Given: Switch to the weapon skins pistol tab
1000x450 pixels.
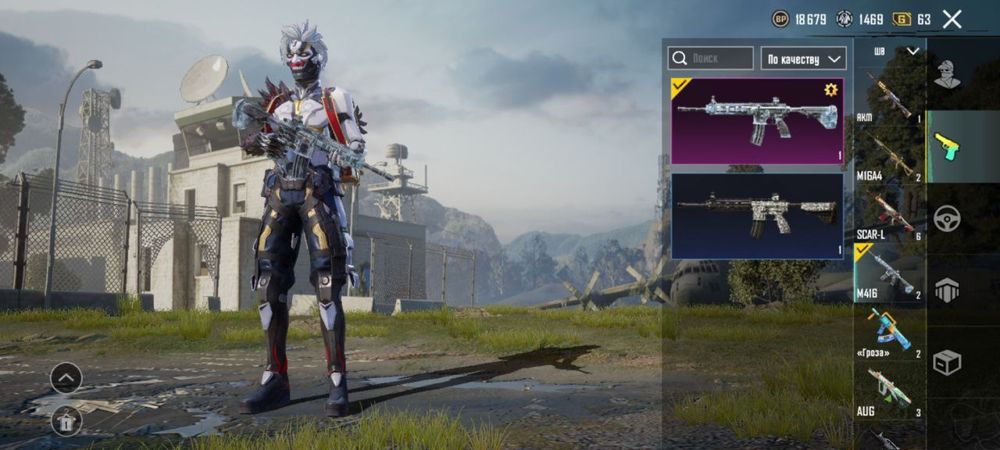Looking at the screenshot, I should pyautogui.click(x=946, y=146).
